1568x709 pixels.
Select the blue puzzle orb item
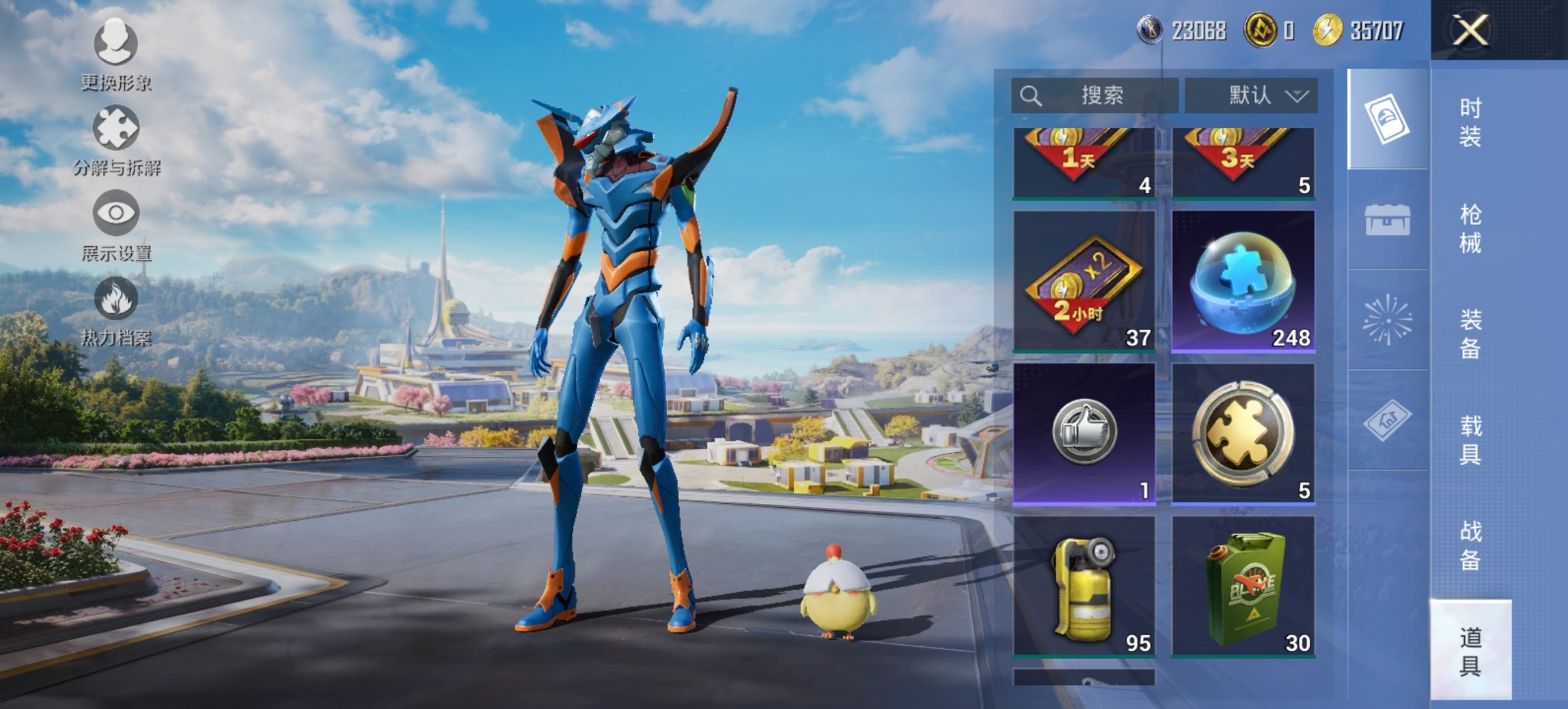1243,281
